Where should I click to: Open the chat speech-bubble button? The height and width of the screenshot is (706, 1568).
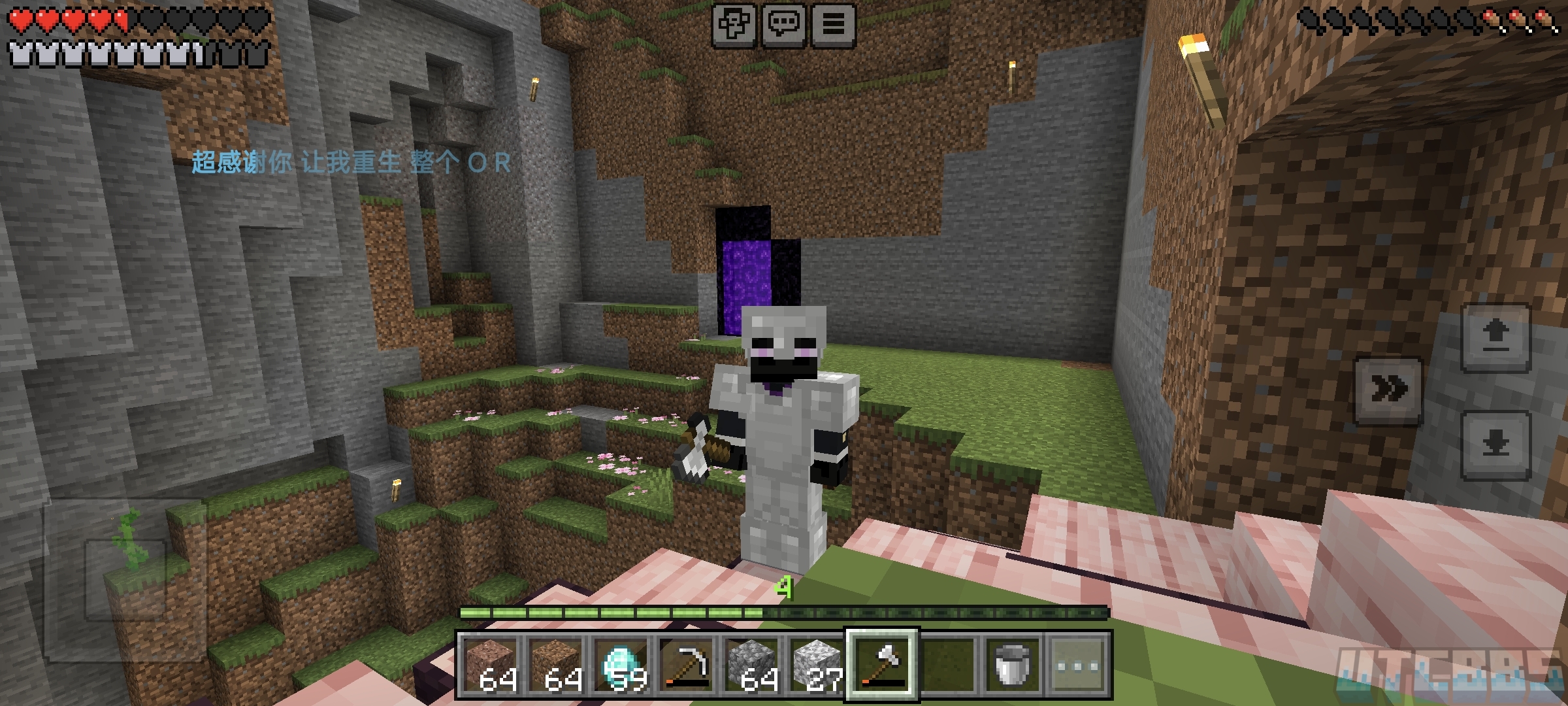pyautogui.click(x=783, y=25)
